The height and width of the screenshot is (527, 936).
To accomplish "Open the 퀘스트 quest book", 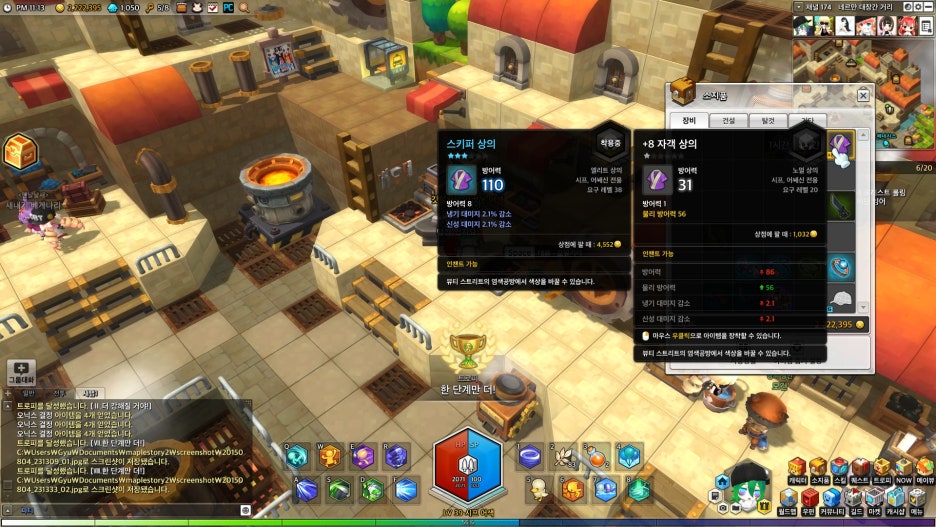I will point(861,471).
